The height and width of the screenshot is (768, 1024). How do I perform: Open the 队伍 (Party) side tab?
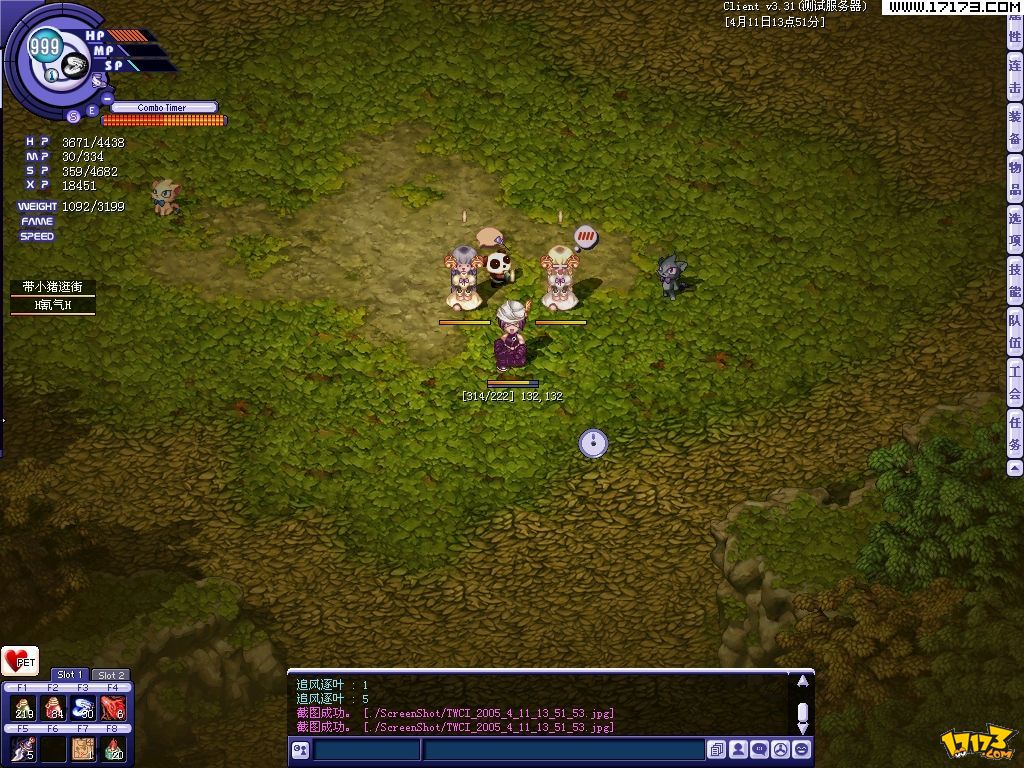tap(1015, 332)
